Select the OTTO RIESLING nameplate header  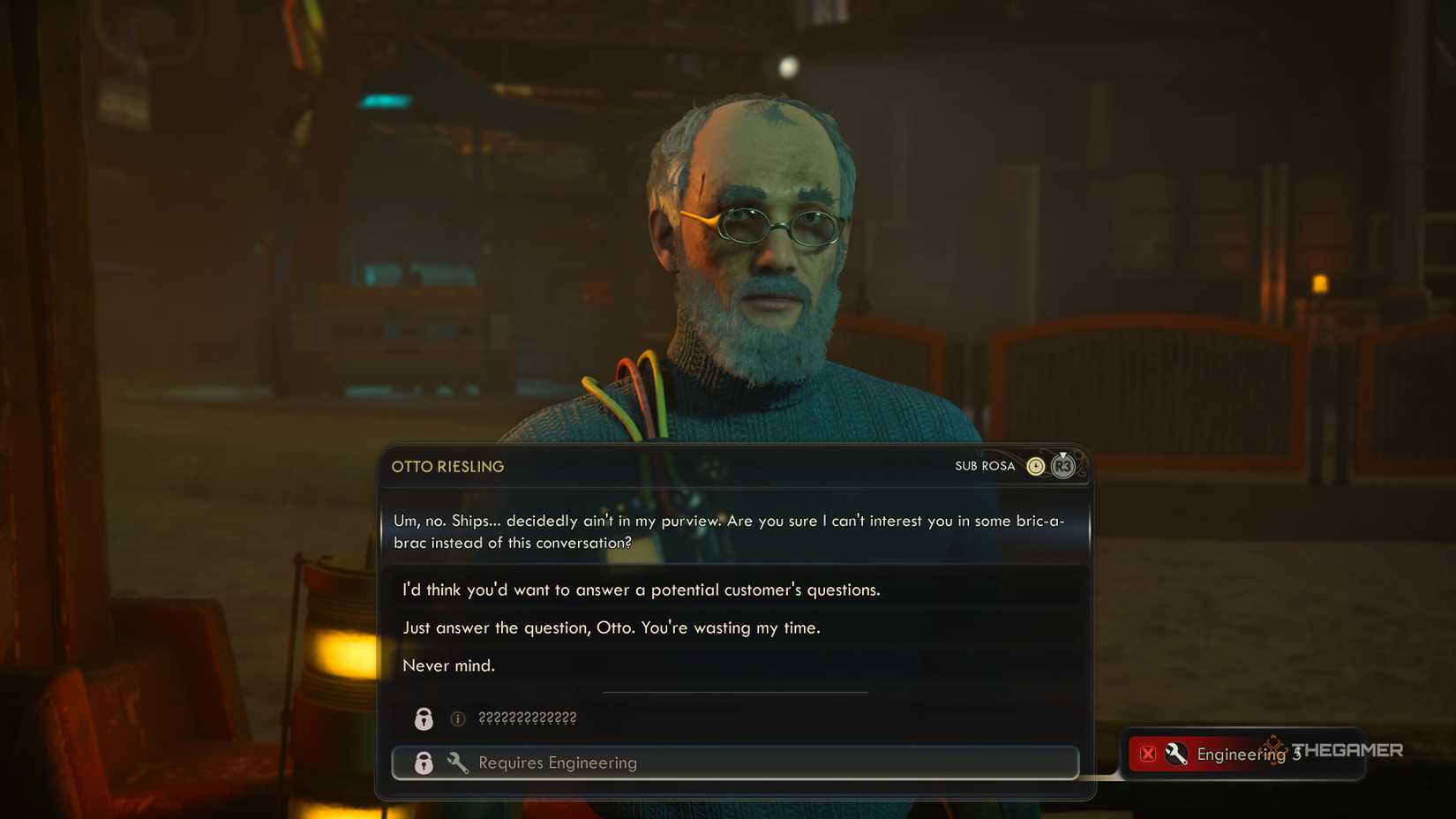coord(448,466)
